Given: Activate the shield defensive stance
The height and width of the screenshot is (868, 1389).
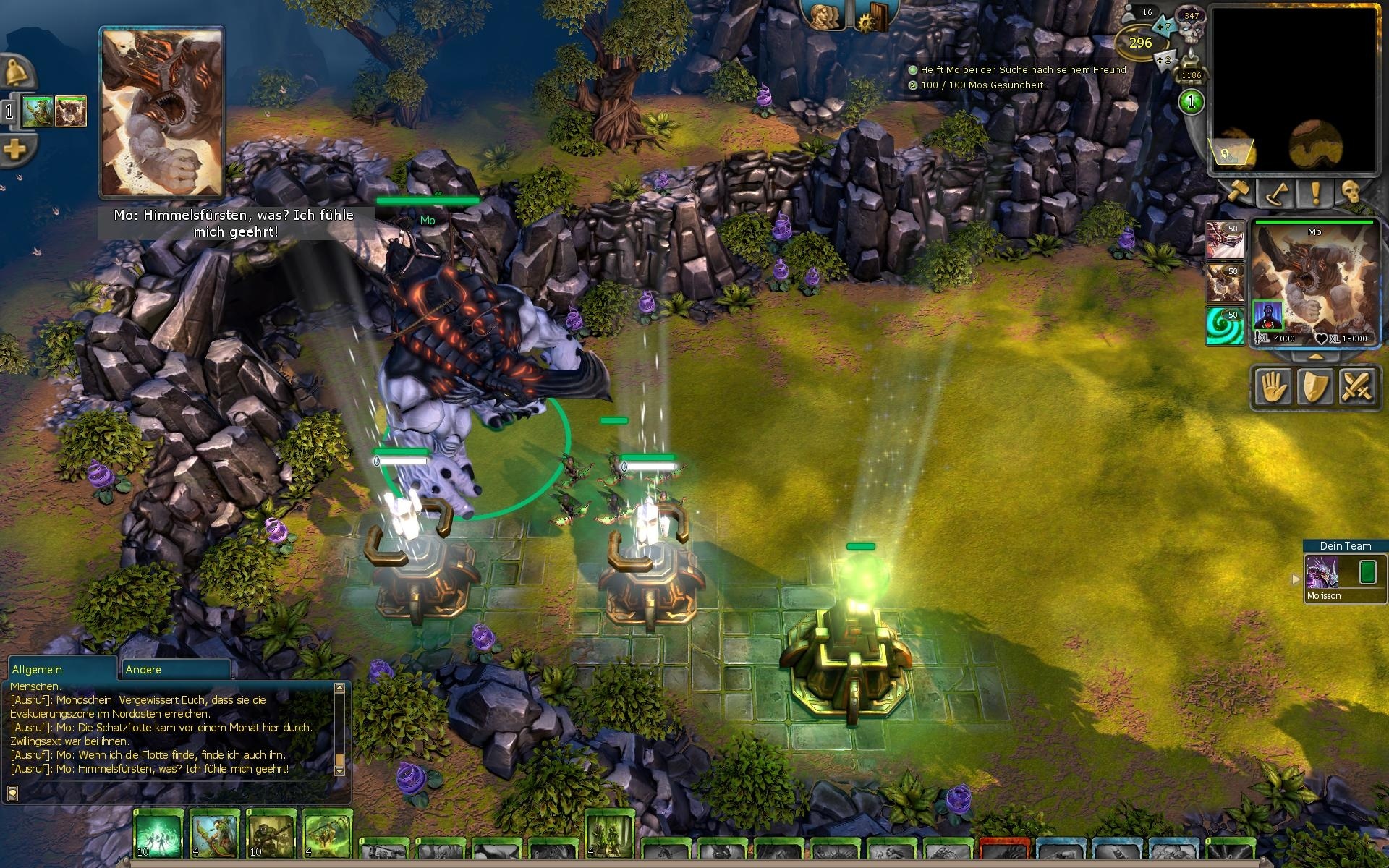Looking at the screenshot, I should click(1315, 387).
